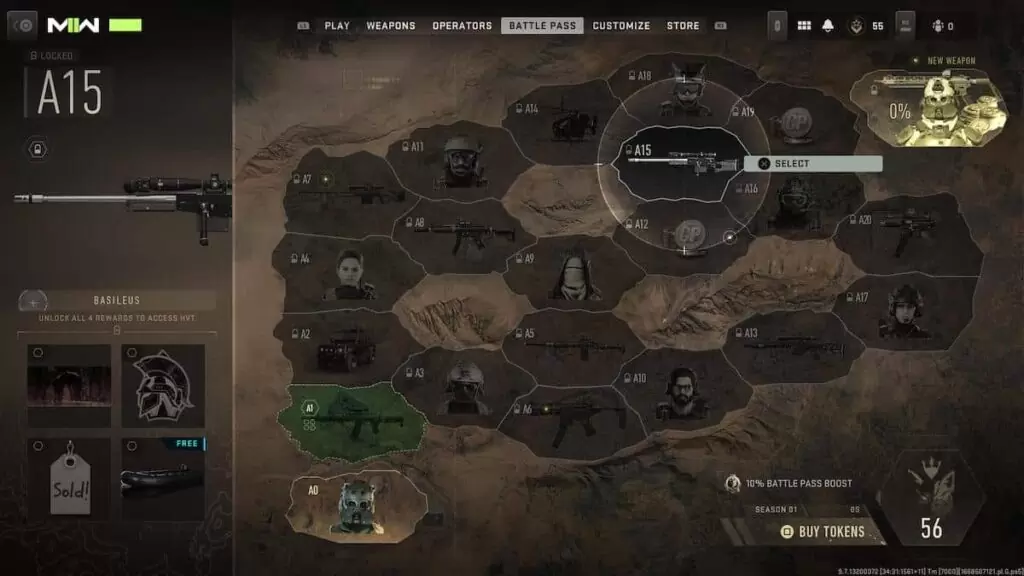Image resolution: width=1024 pixels, height=576 pixels.
Task: Click the Buy Tokens button
Action: (822, 531)
